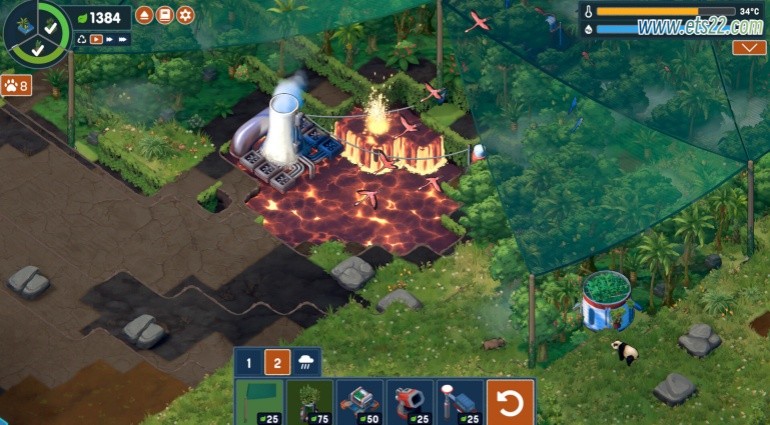Open the animal paw counter panel

16,86
